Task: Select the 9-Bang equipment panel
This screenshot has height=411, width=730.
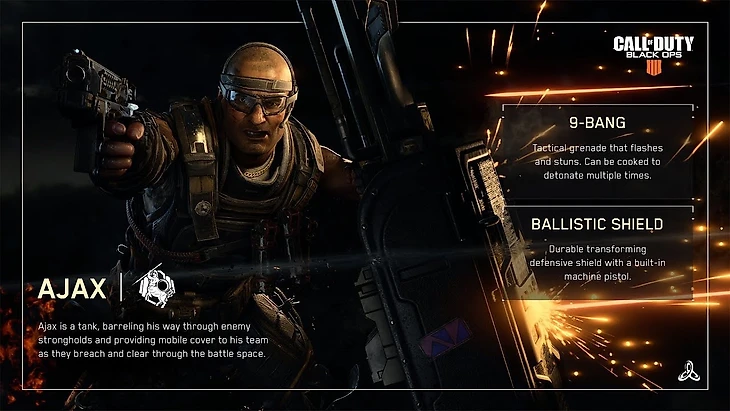Action: pos(594,151)
